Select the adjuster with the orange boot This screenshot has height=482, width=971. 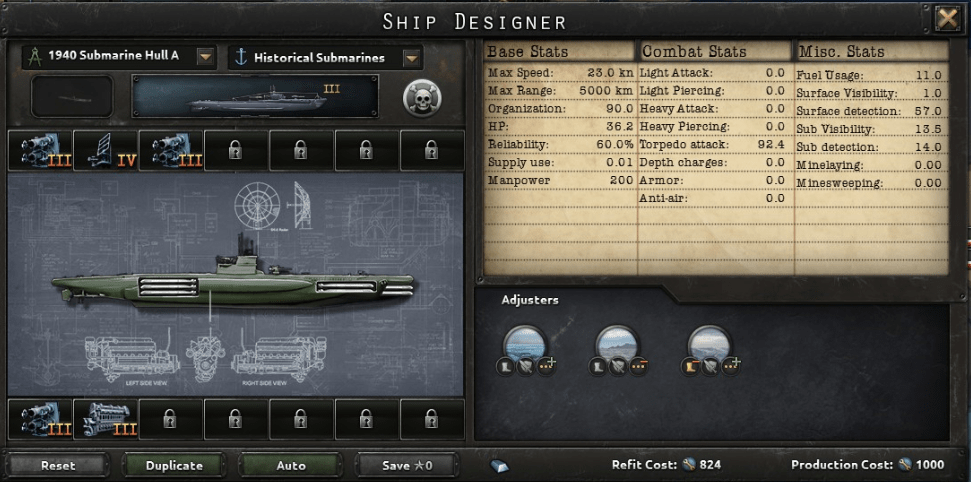point(710,347)
